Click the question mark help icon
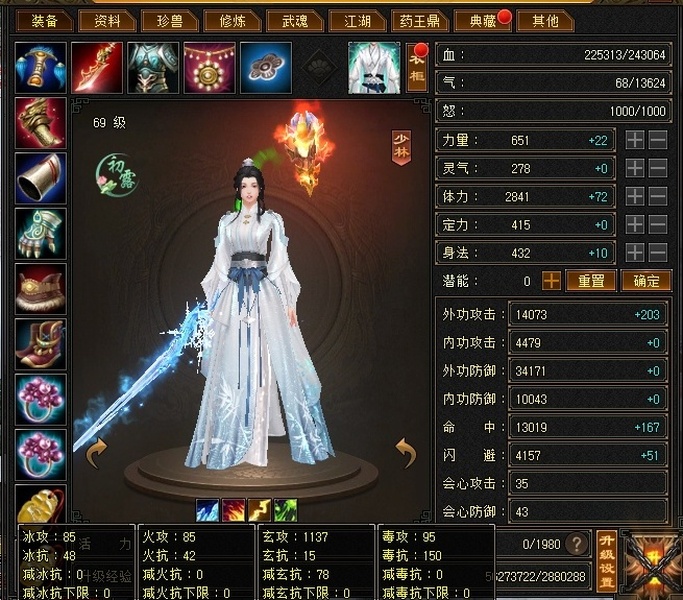683x600 pixels. 577,544
